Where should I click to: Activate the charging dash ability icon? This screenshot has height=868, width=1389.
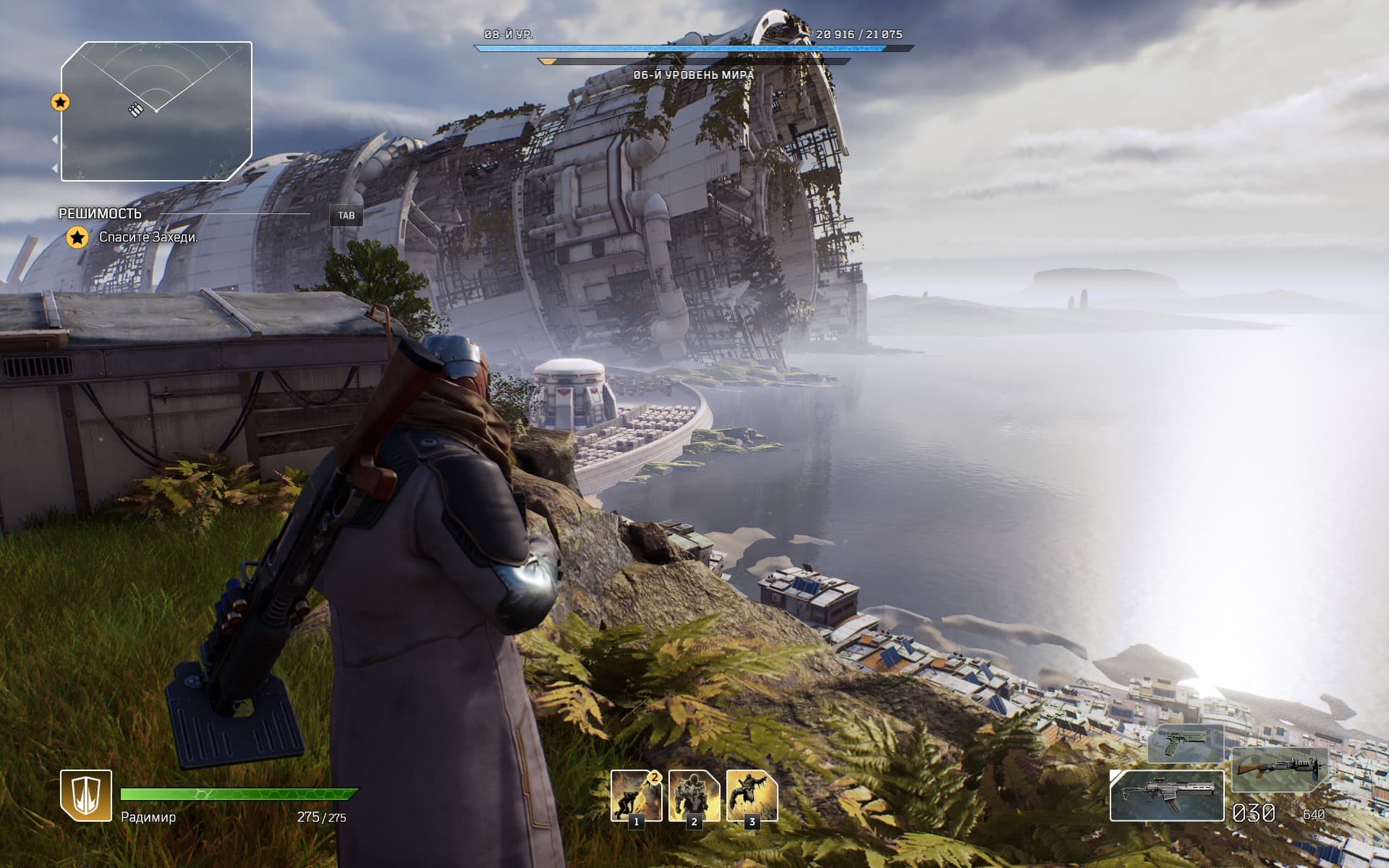coord(636,795)
